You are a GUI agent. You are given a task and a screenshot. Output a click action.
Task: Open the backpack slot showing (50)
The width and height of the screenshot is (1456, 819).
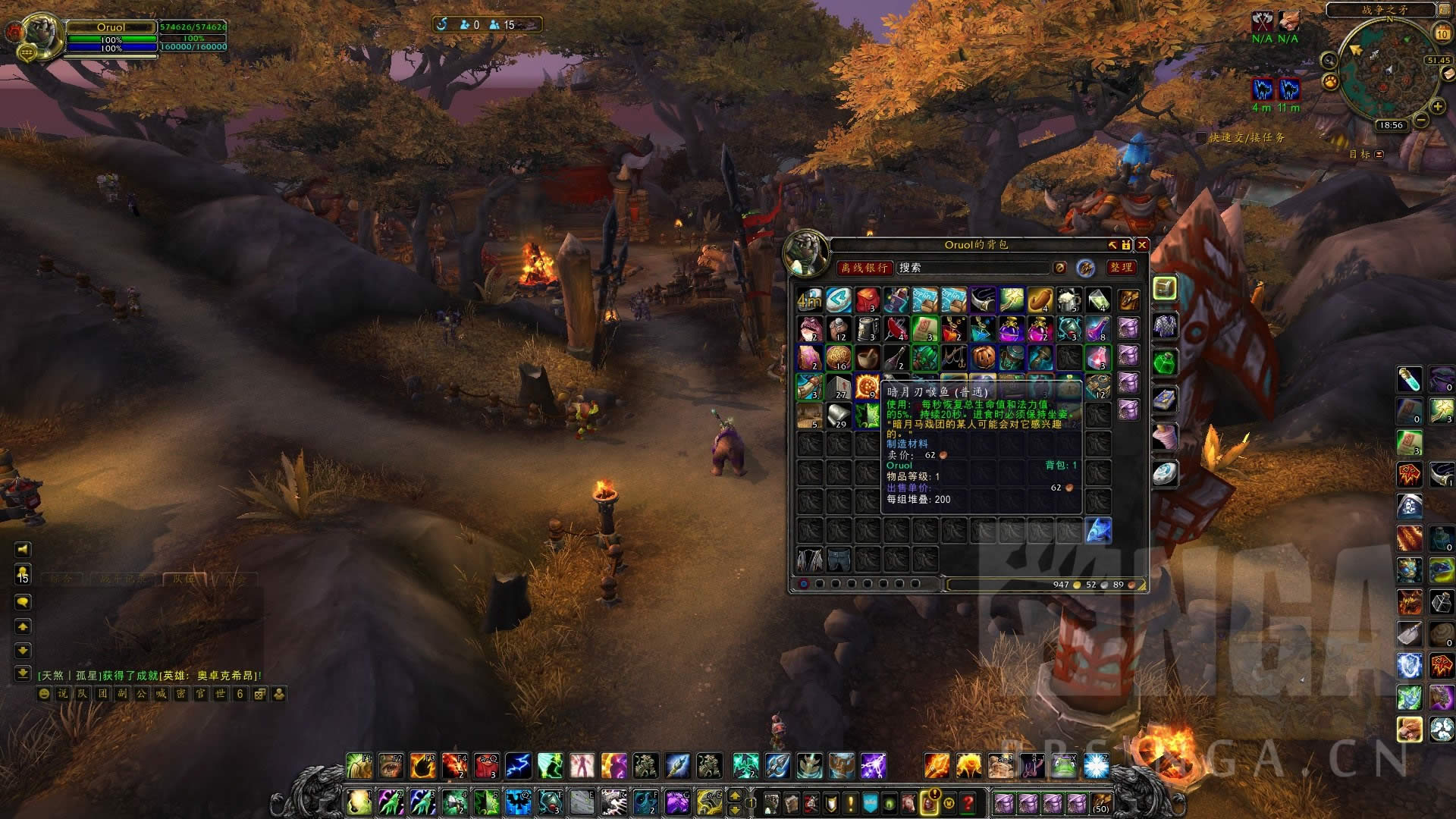point(1100,802)
